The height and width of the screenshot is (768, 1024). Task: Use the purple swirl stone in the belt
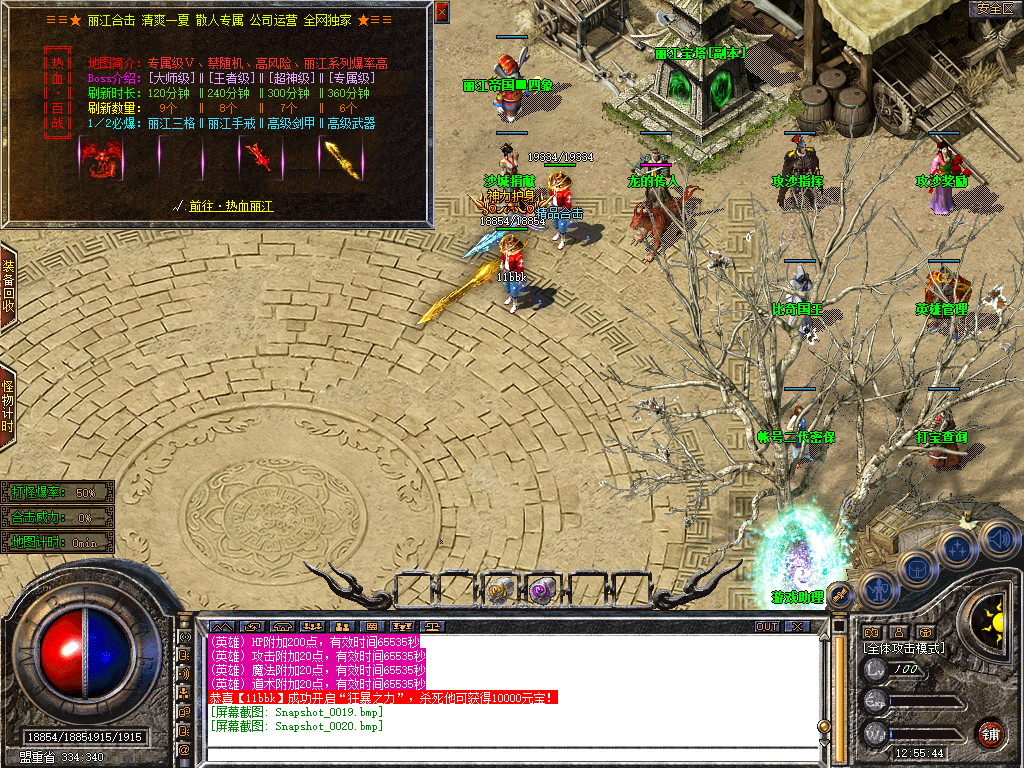(x=541, y=590)
